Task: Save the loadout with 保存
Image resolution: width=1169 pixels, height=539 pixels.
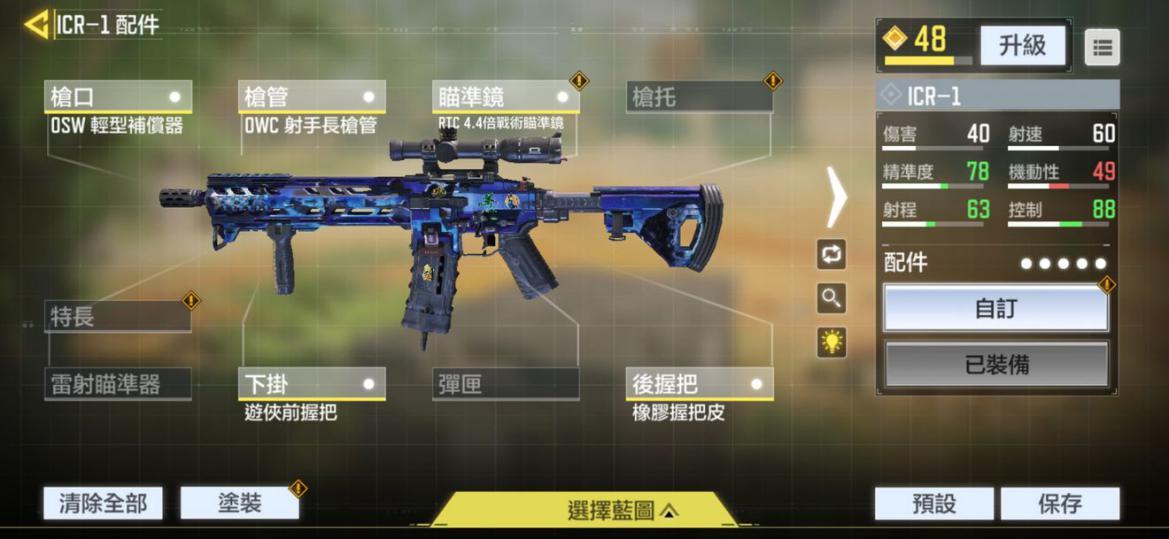Action: [1060, 504]
